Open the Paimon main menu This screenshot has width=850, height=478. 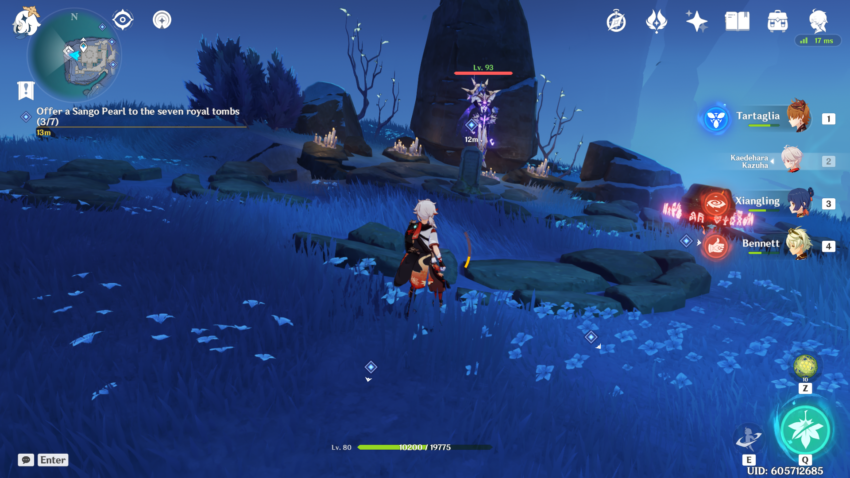[24, 21]
